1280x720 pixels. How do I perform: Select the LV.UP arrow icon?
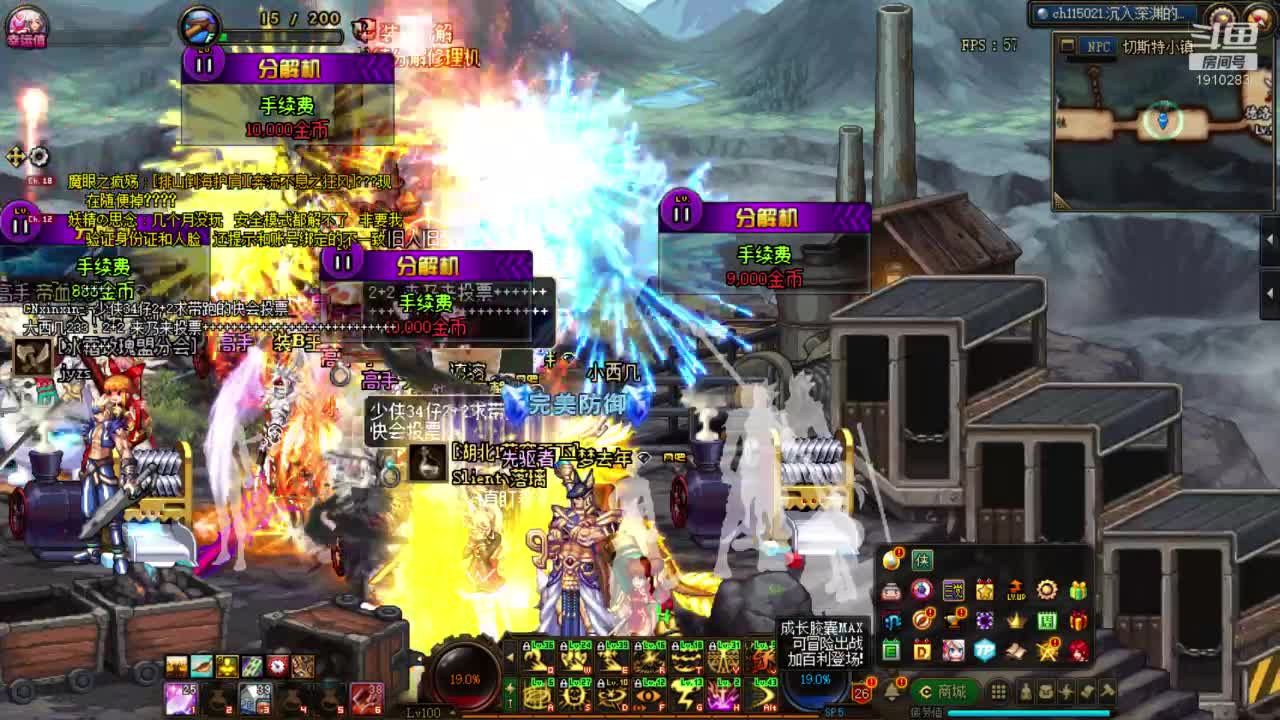click(1016, 590)
